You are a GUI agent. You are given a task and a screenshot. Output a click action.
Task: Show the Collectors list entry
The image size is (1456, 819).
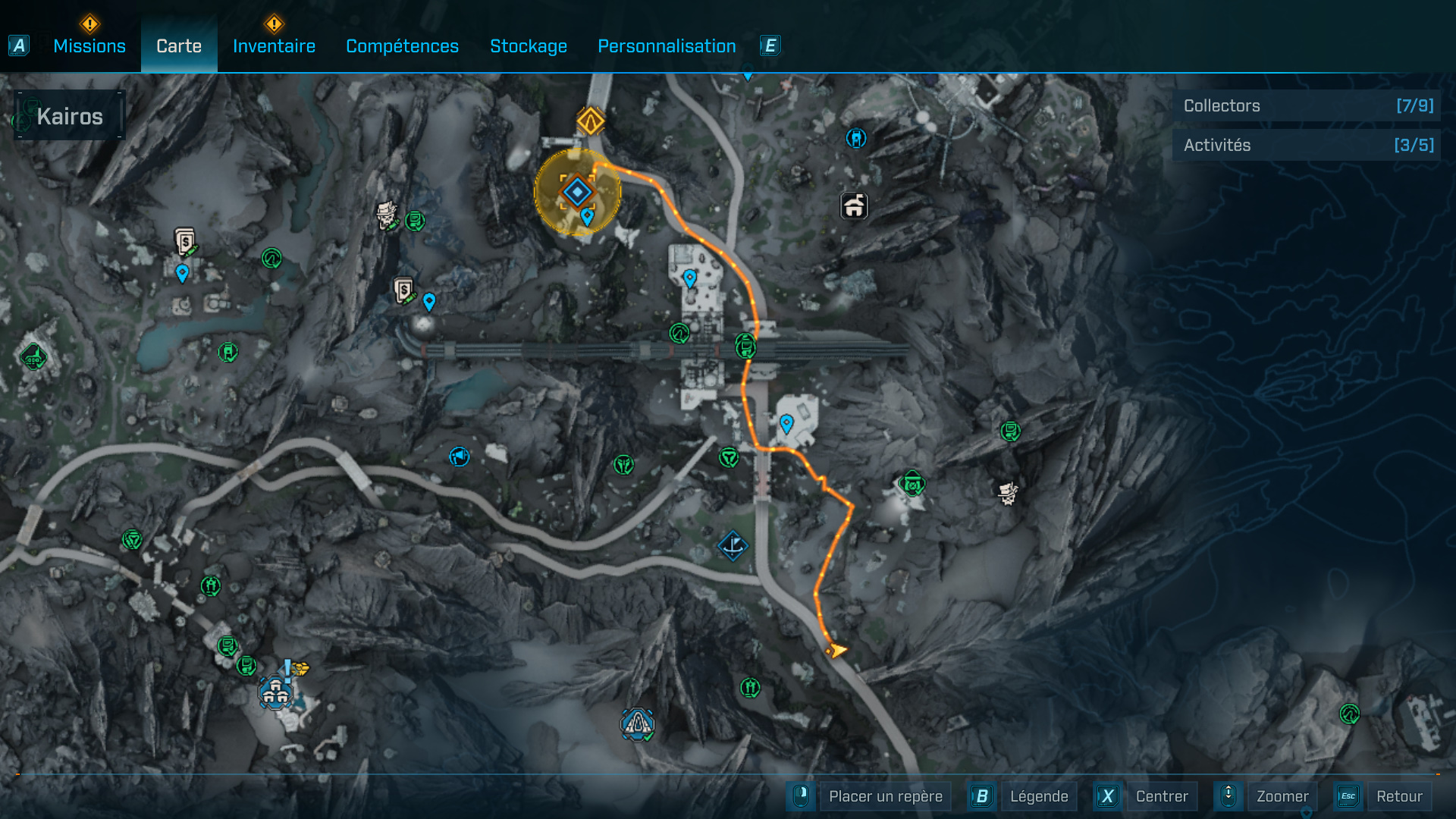point(1307,106)
